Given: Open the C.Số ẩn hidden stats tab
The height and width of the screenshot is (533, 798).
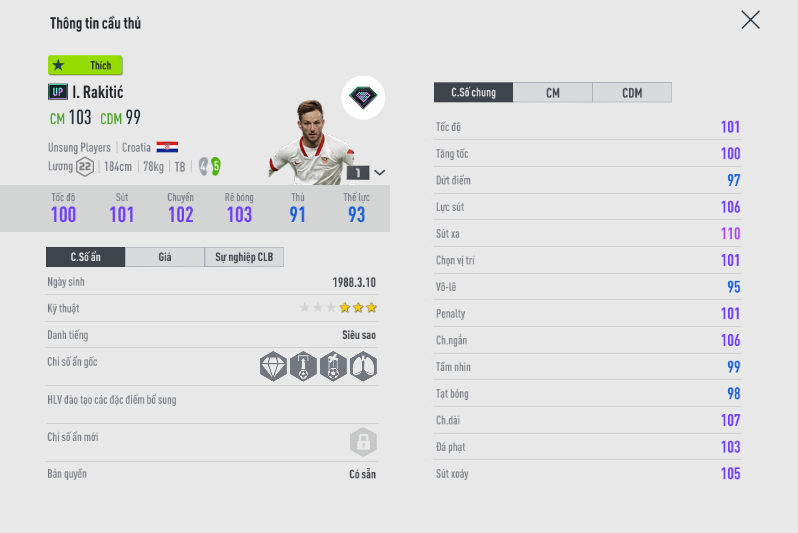Looking at the screenshot, I should 86,257.
